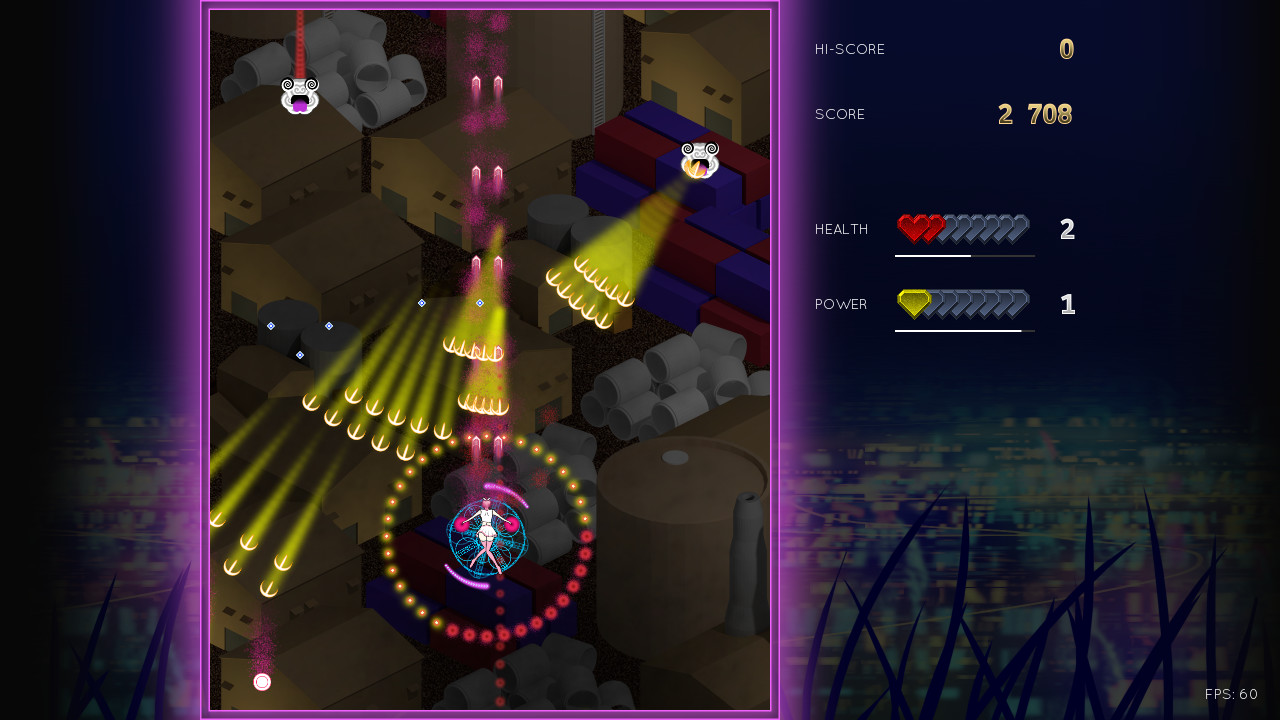Expand the HEALTH stat row
Image resolution: width=1280 pixels, height=720 pixels.
coord(841,228)
